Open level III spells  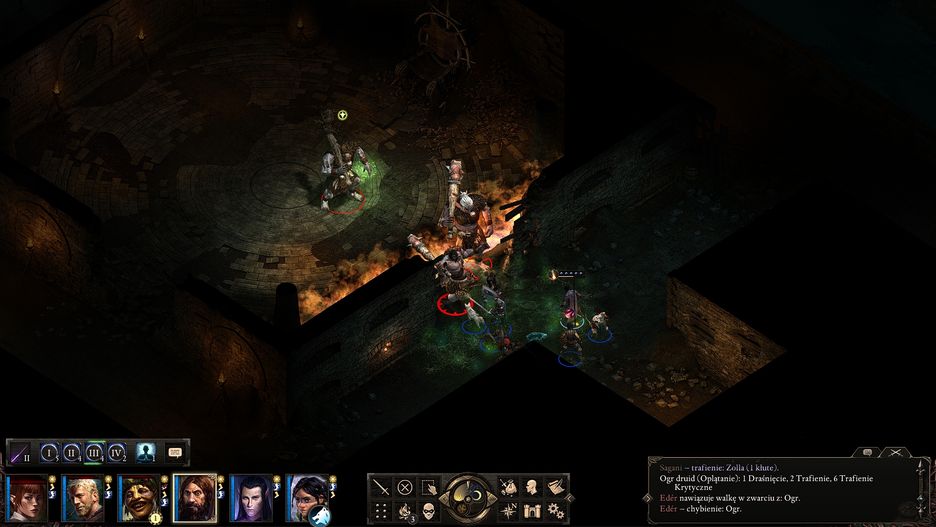[94, 452]
